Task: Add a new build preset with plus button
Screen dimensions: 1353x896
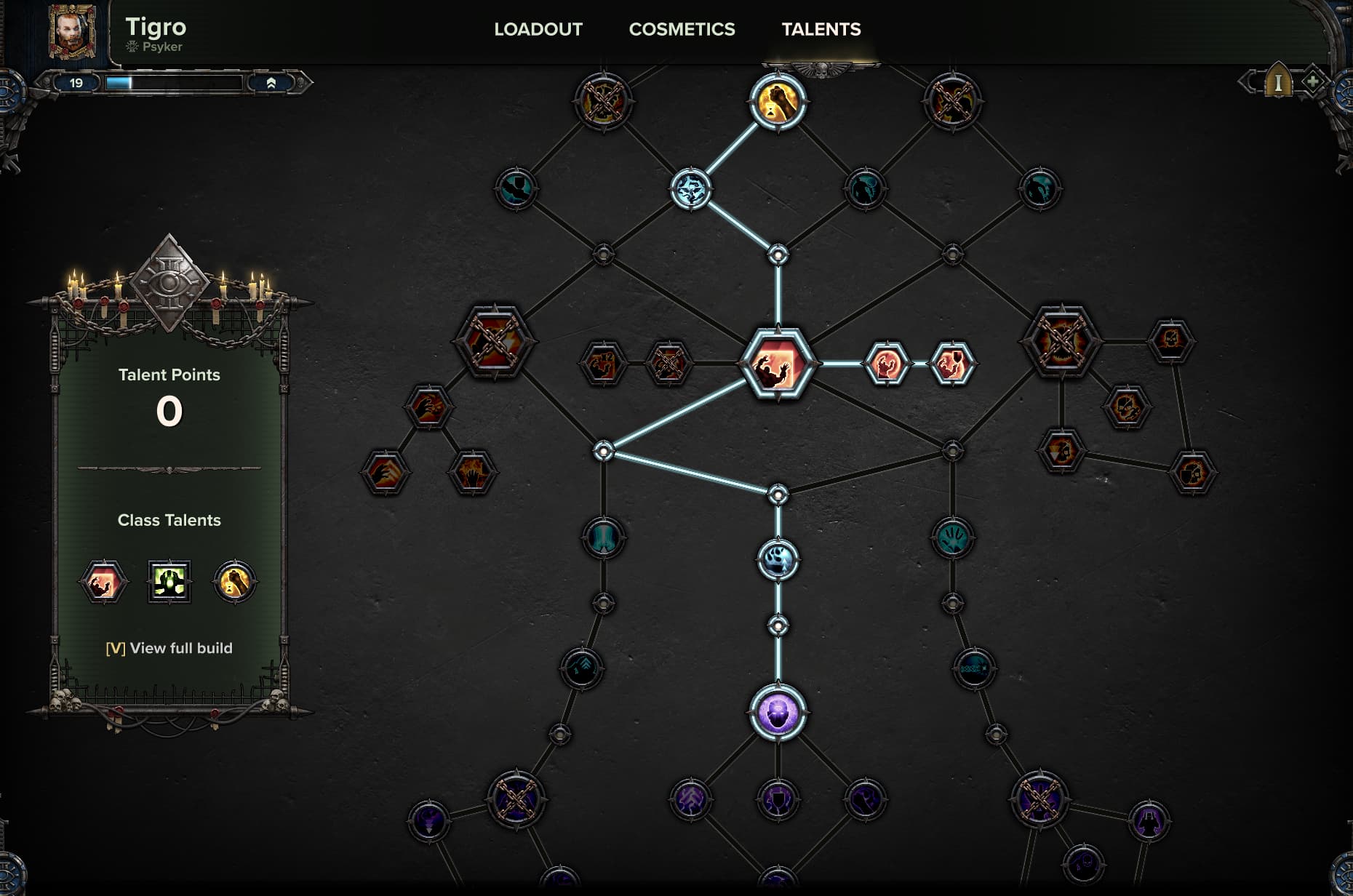Action: pos(1312,81)
